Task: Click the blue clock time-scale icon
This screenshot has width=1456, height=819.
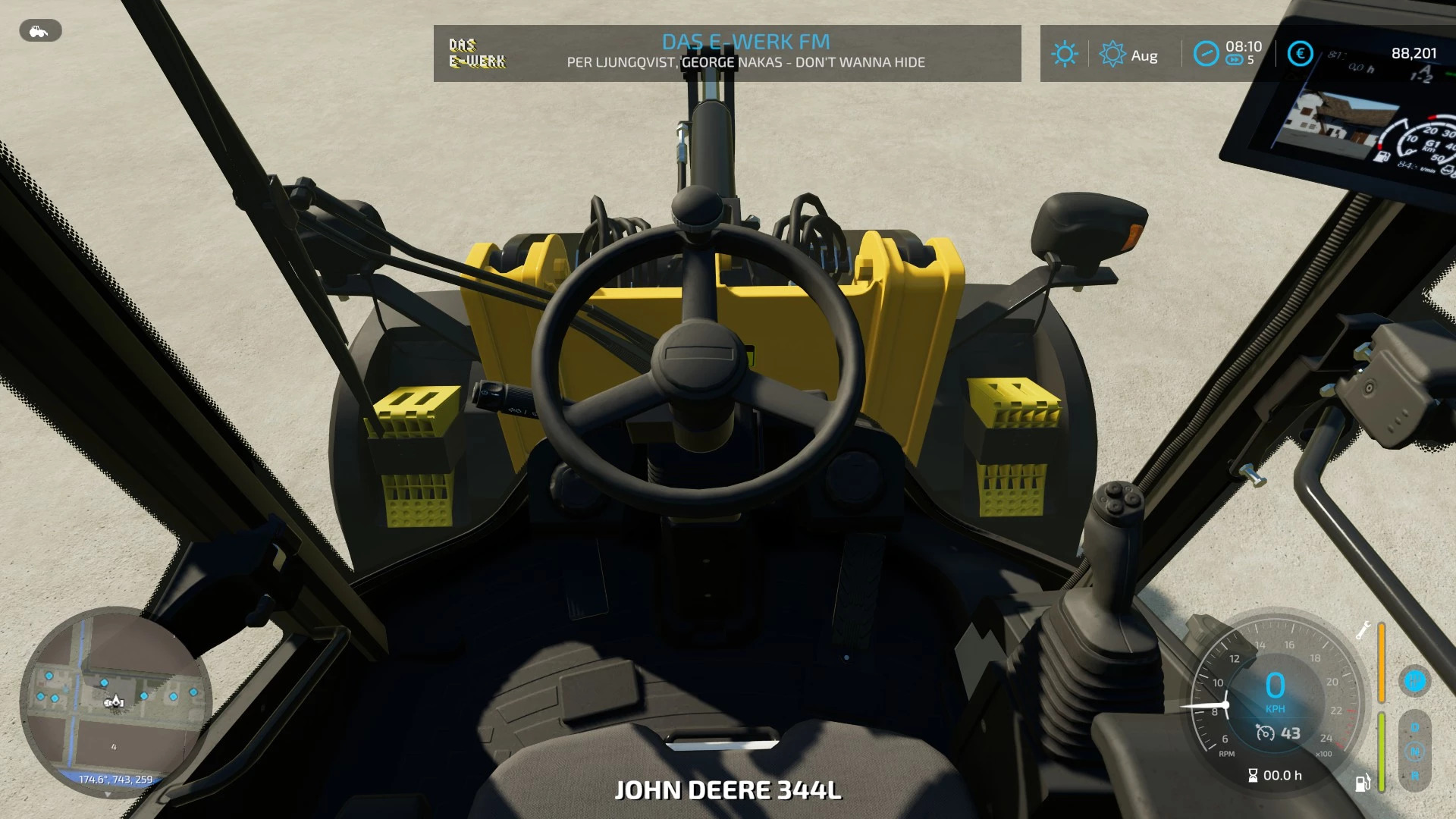Action: (1205, 53)
